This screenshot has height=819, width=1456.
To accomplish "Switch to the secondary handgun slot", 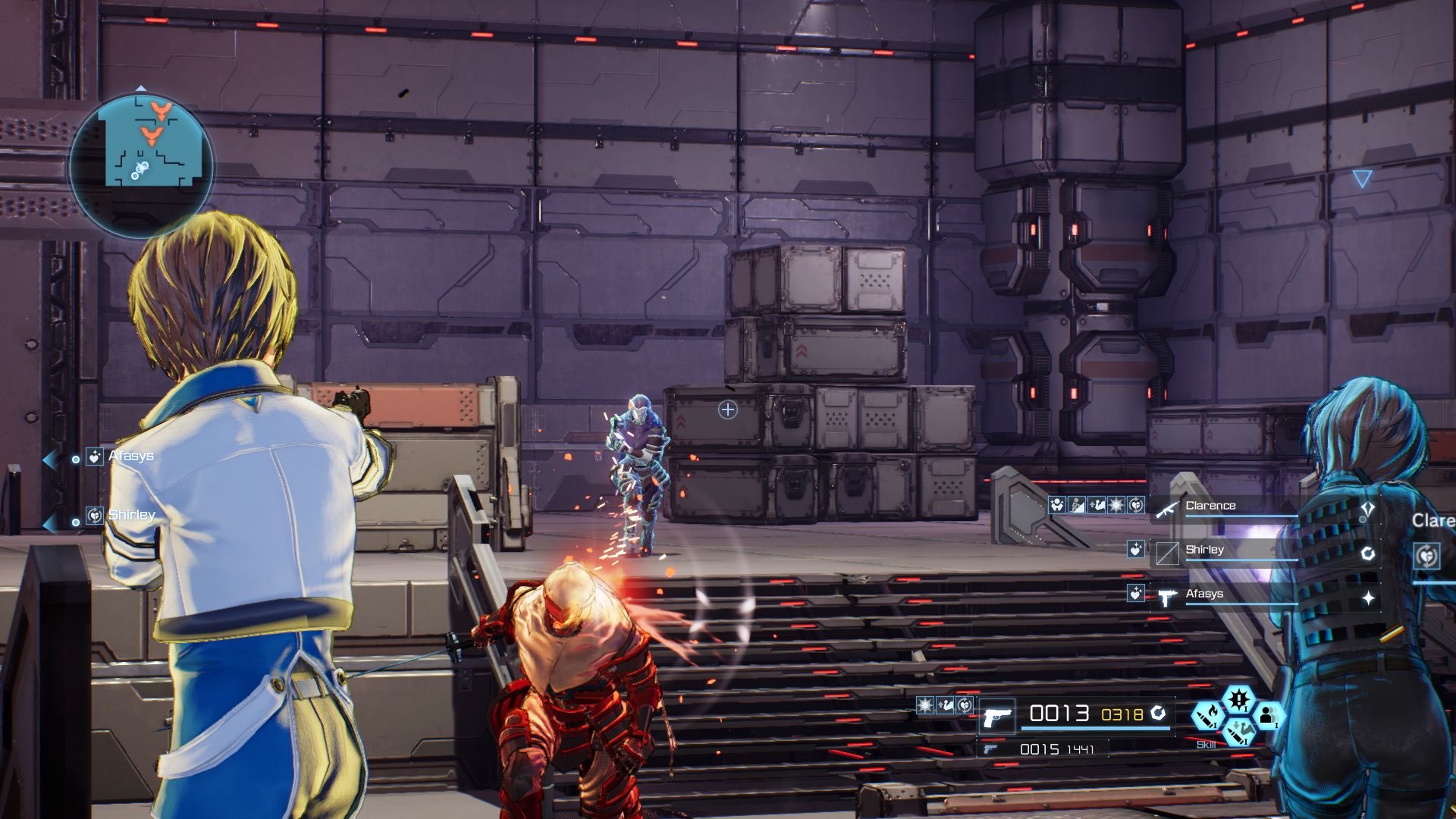I will point(990,749).
